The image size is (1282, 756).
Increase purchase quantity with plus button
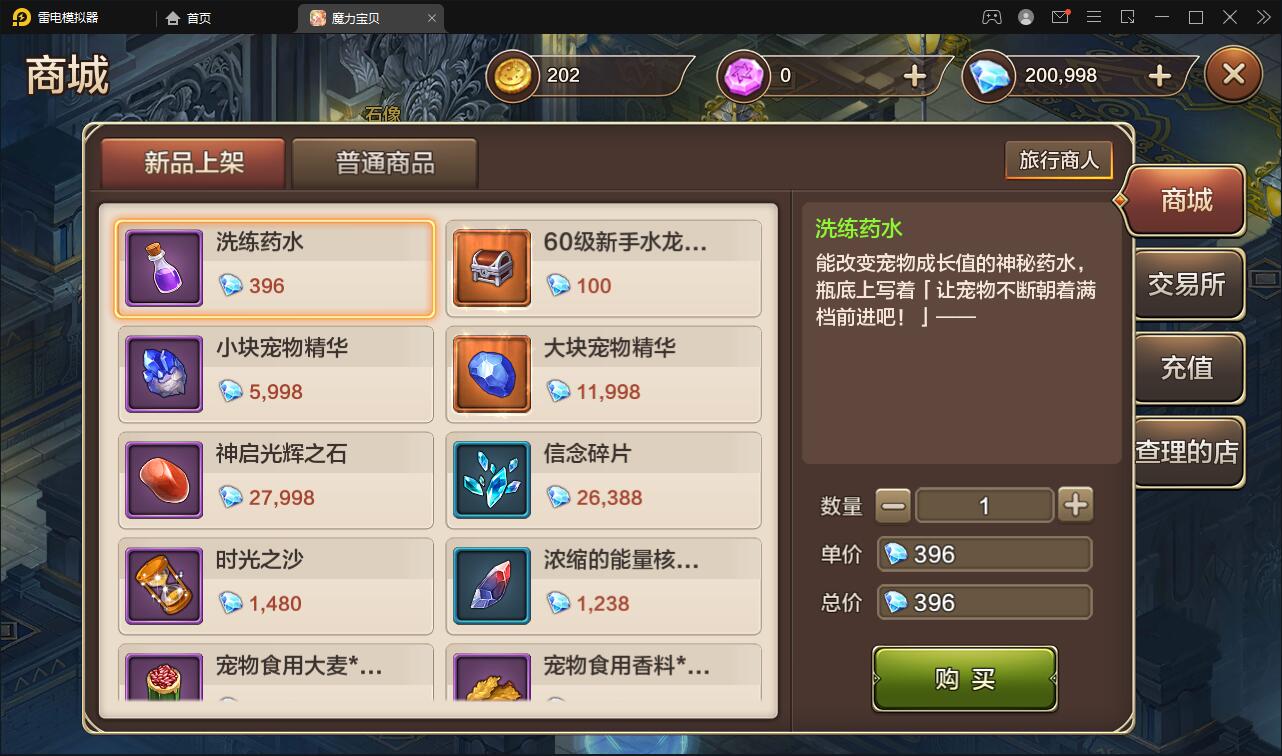tap(1075, 505)
